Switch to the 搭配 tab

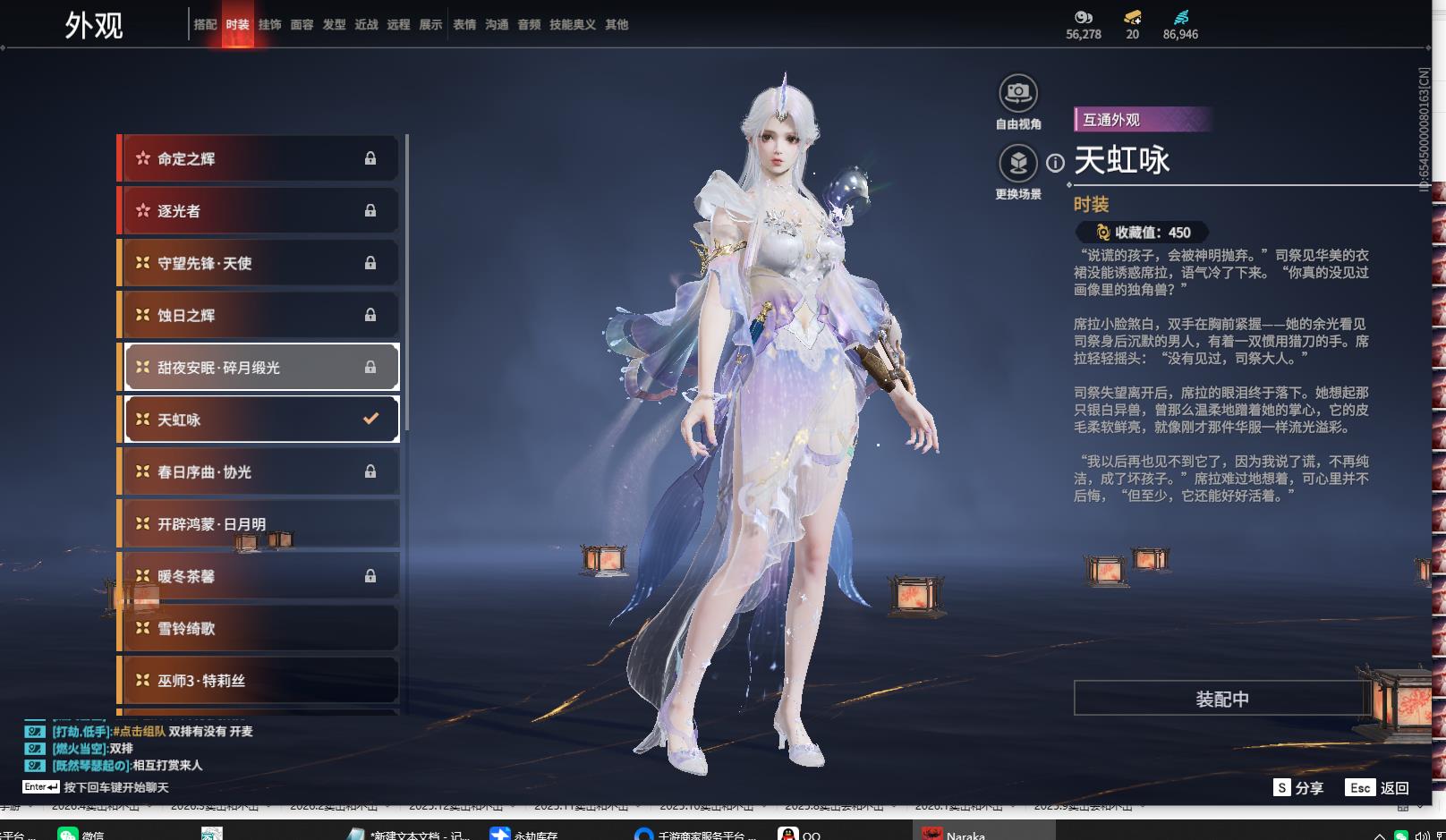click(205, 25)
